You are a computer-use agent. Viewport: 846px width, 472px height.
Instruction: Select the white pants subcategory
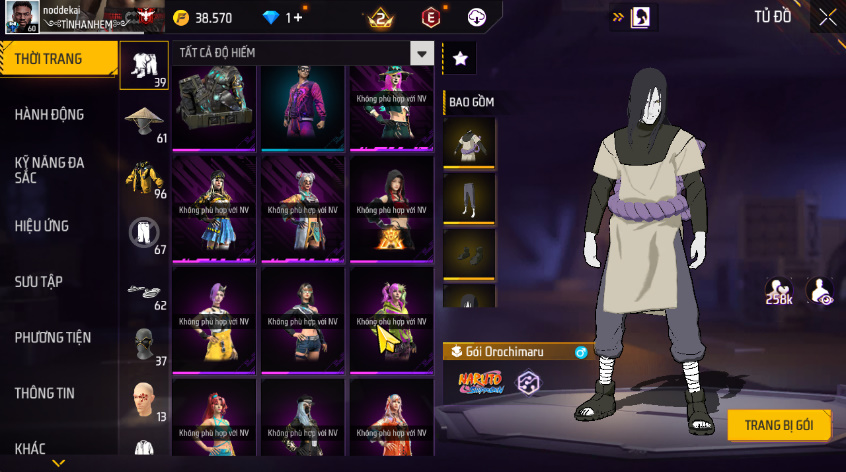point(144,232)
